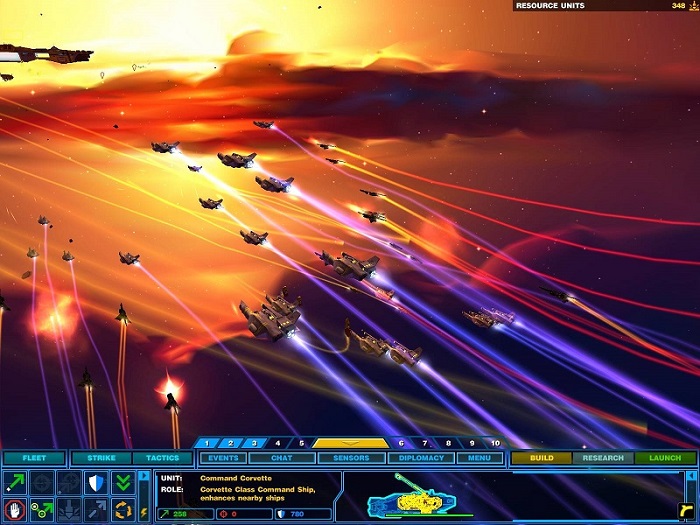Activate the green arrow move command
700x525 pixels.
(x=14, y=483)
